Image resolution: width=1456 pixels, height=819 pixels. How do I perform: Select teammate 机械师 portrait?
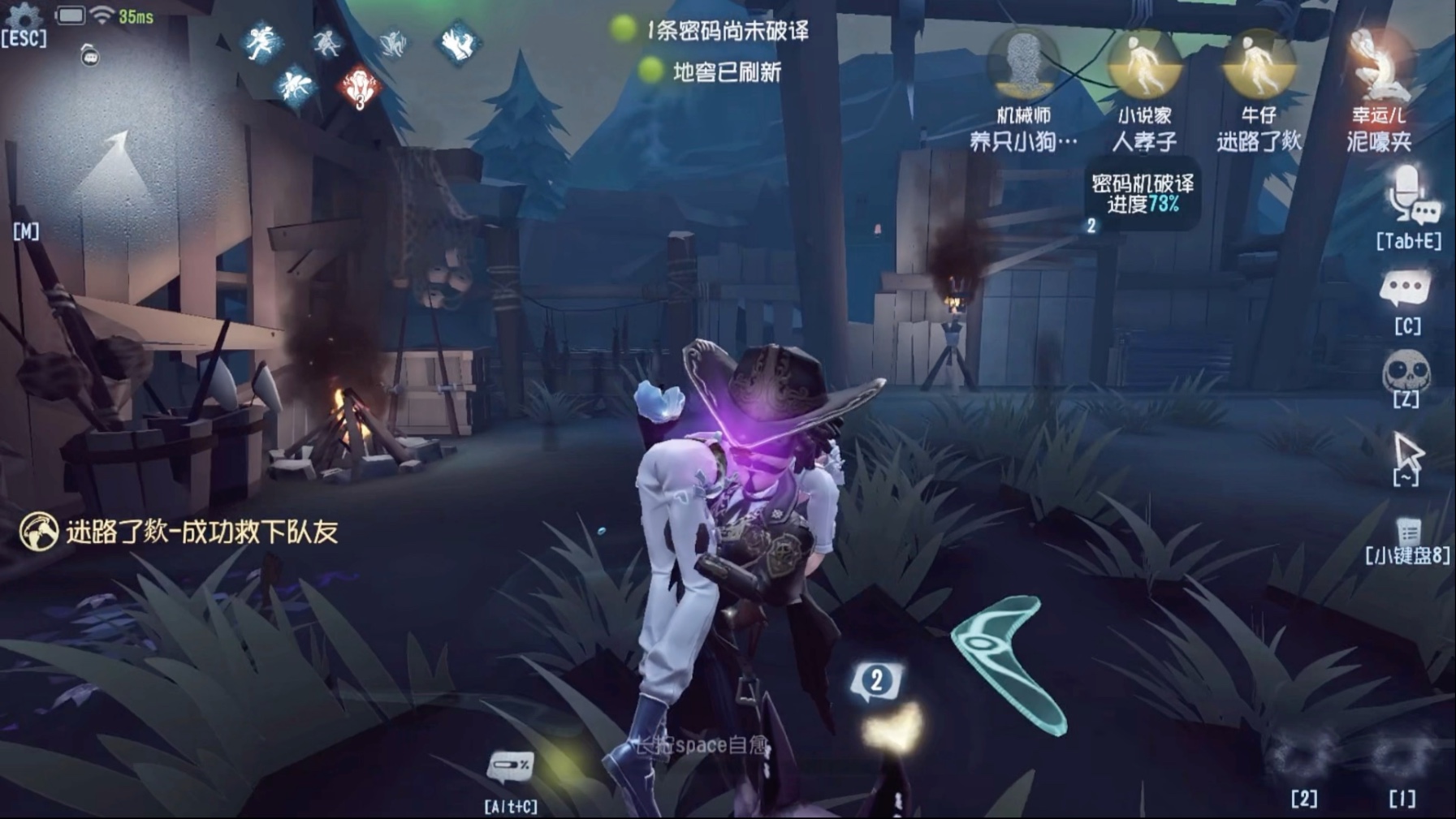click(1022, 65)
